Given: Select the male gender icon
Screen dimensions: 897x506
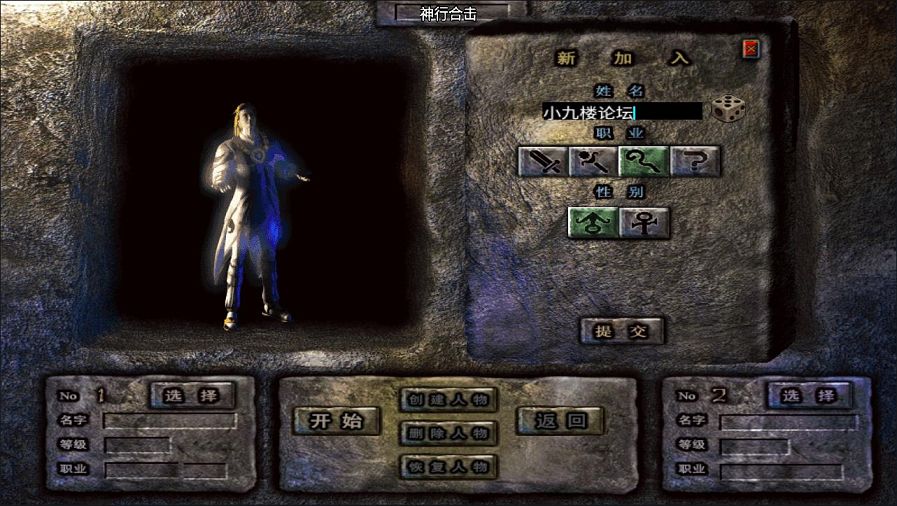Looking at the screenshot, I should (593, 222).
